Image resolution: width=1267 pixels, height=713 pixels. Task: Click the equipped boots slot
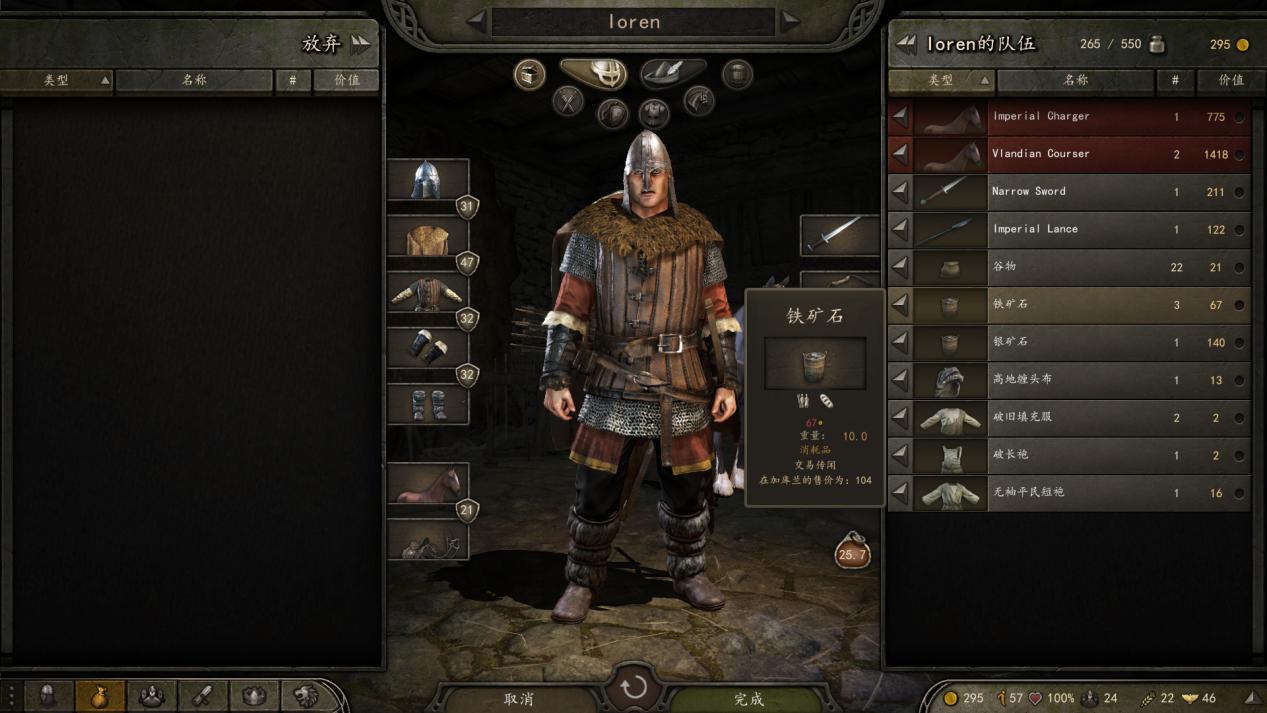(427, 404)
